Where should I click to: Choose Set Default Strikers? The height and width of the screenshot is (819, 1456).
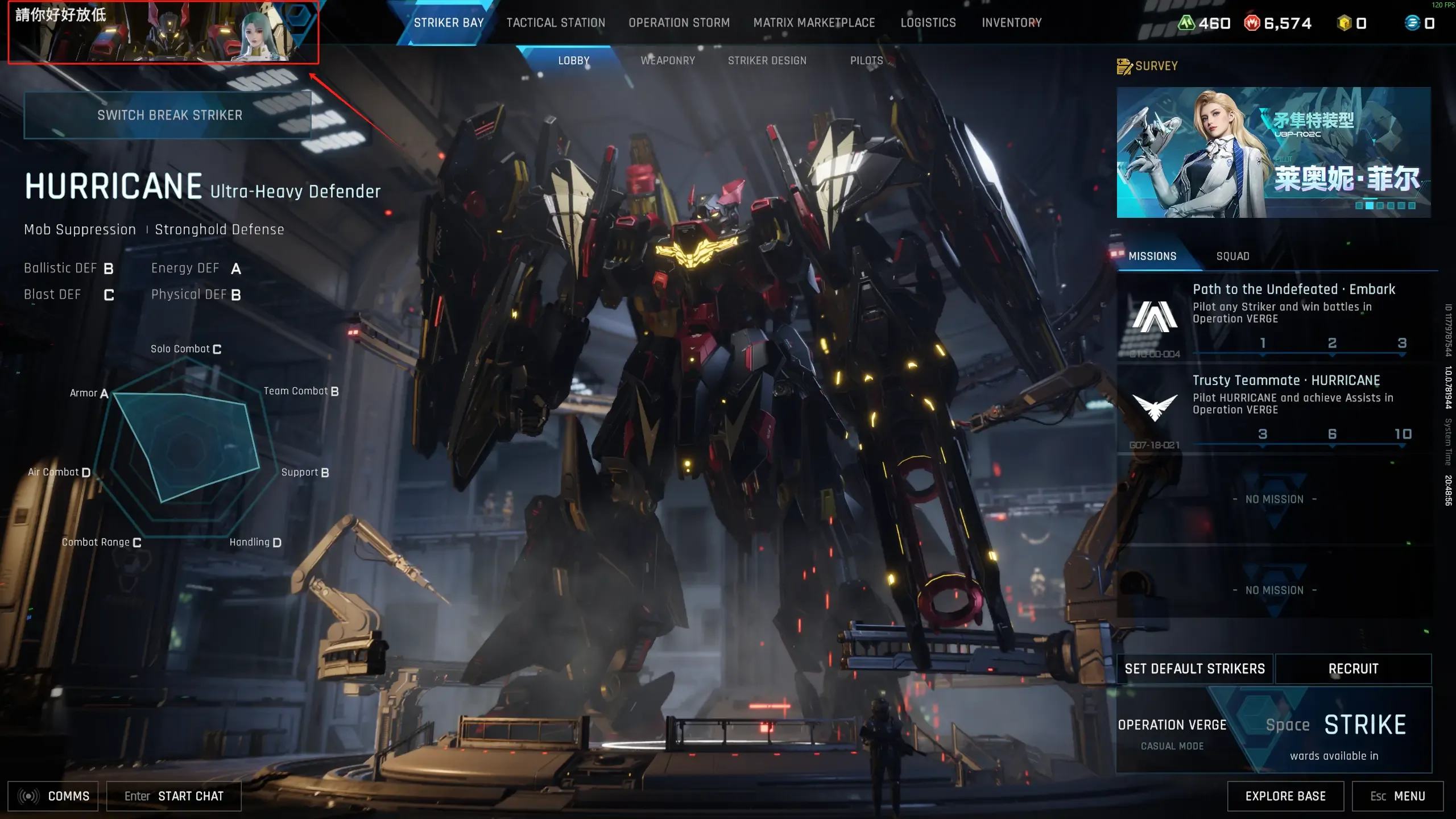[x=1194, y=669]
